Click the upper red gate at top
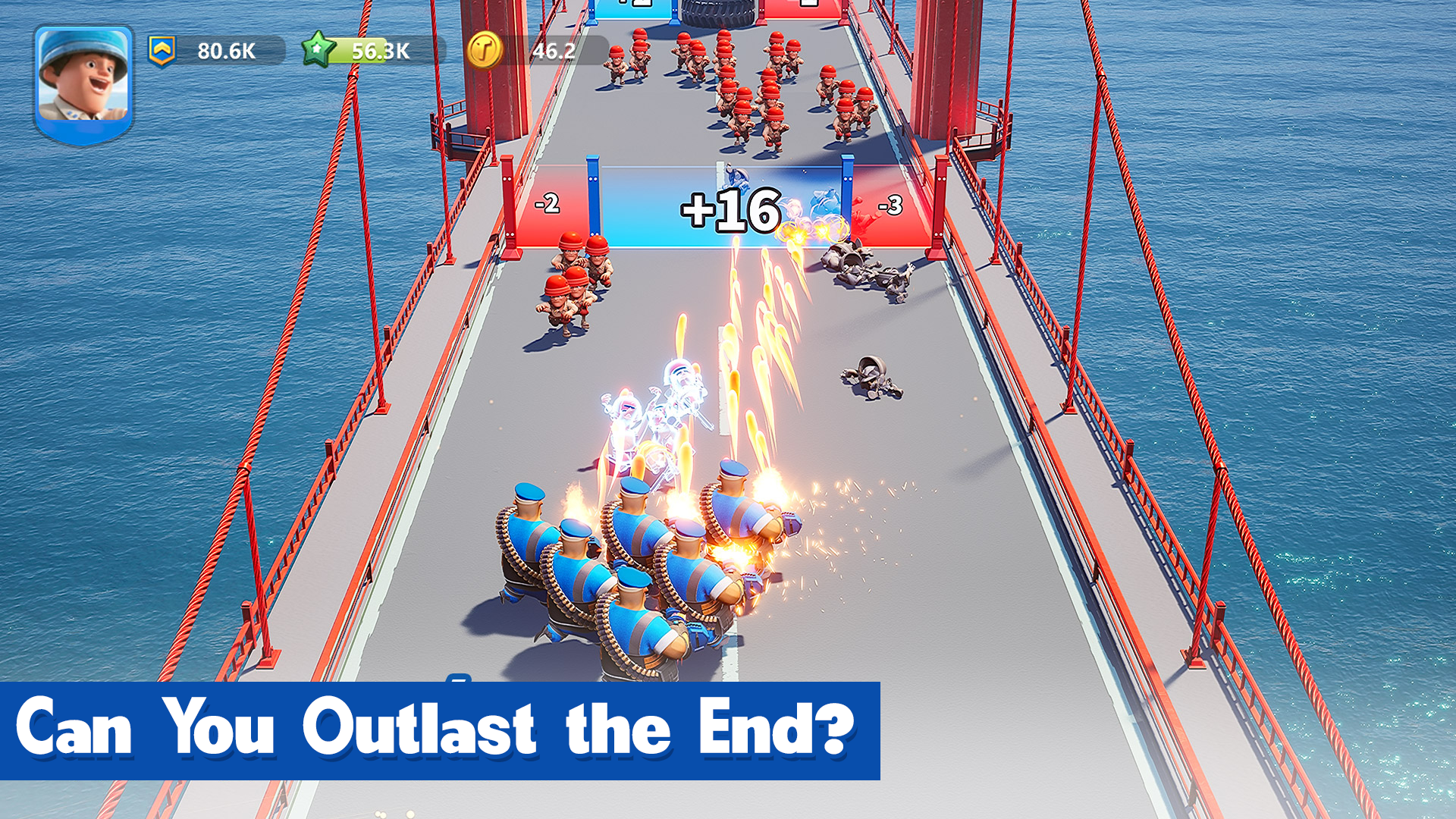The width and height of the screenshot is (1456, 819). 804,9
